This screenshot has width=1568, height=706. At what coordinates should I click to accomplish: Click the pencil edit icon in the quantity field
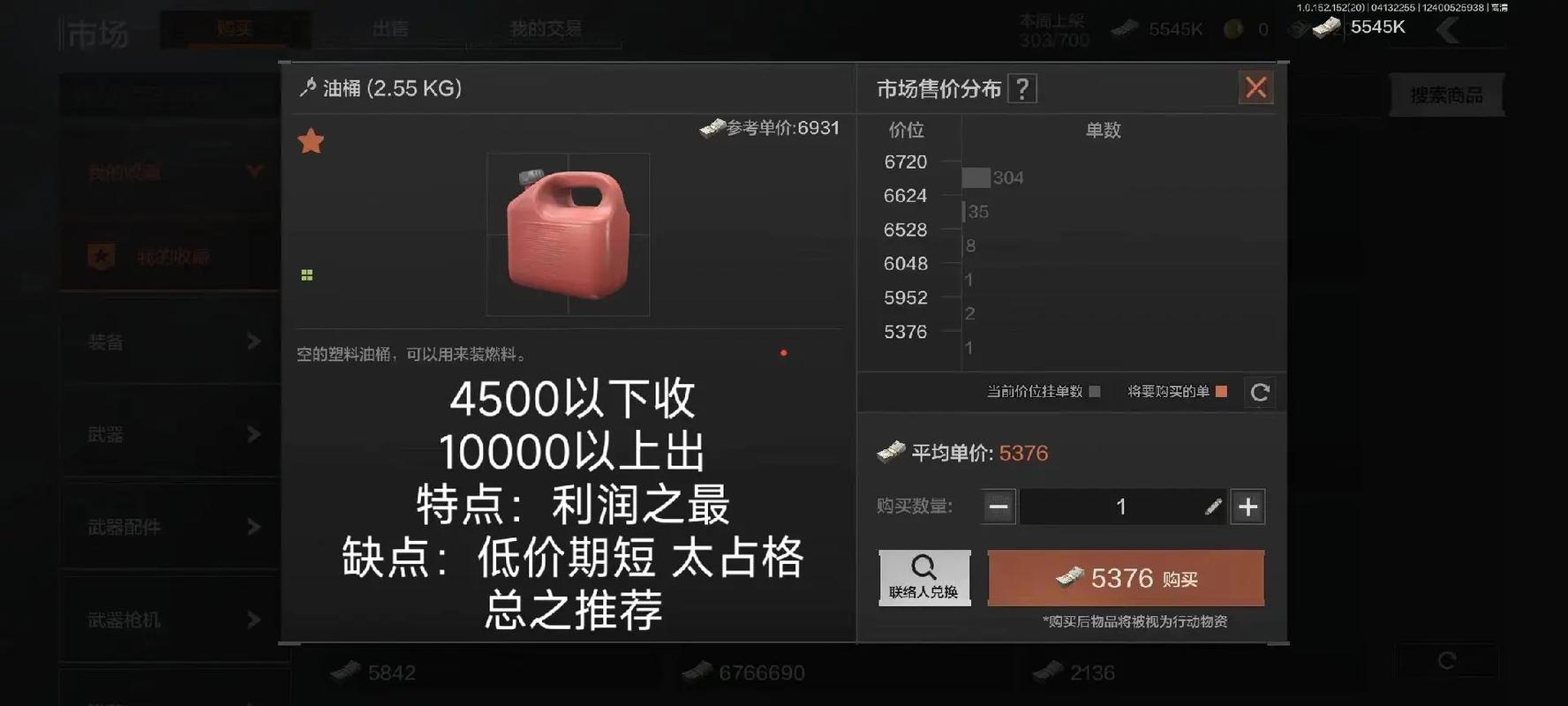click(x=1214, y=507)
